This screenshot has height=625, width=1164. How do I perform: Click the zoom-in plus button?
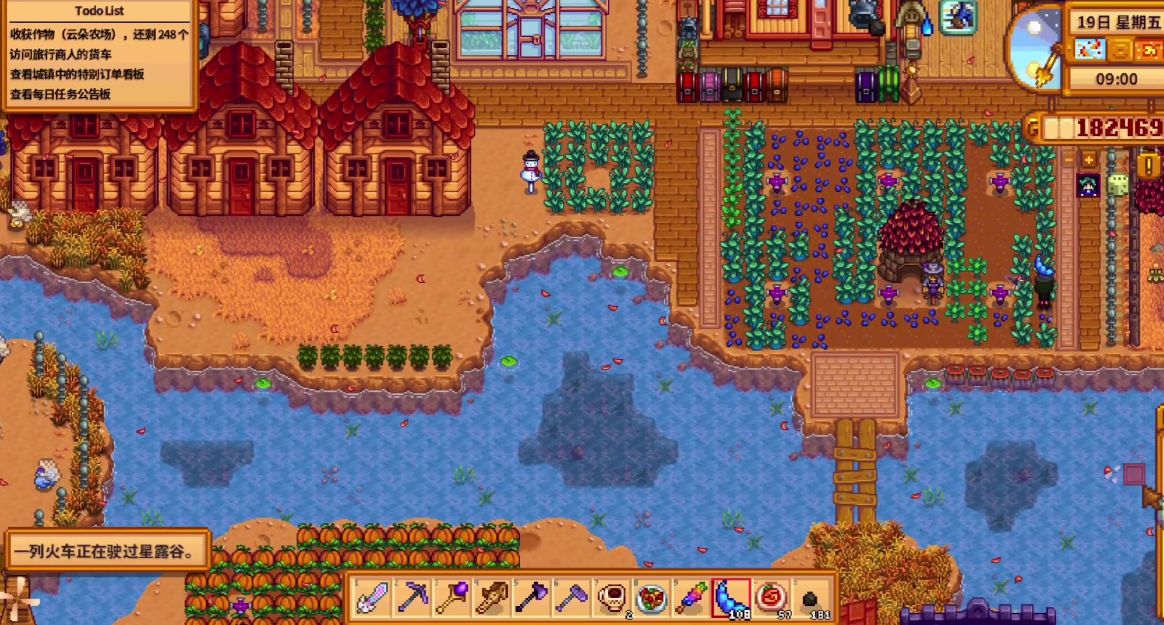pos(1089,159)
